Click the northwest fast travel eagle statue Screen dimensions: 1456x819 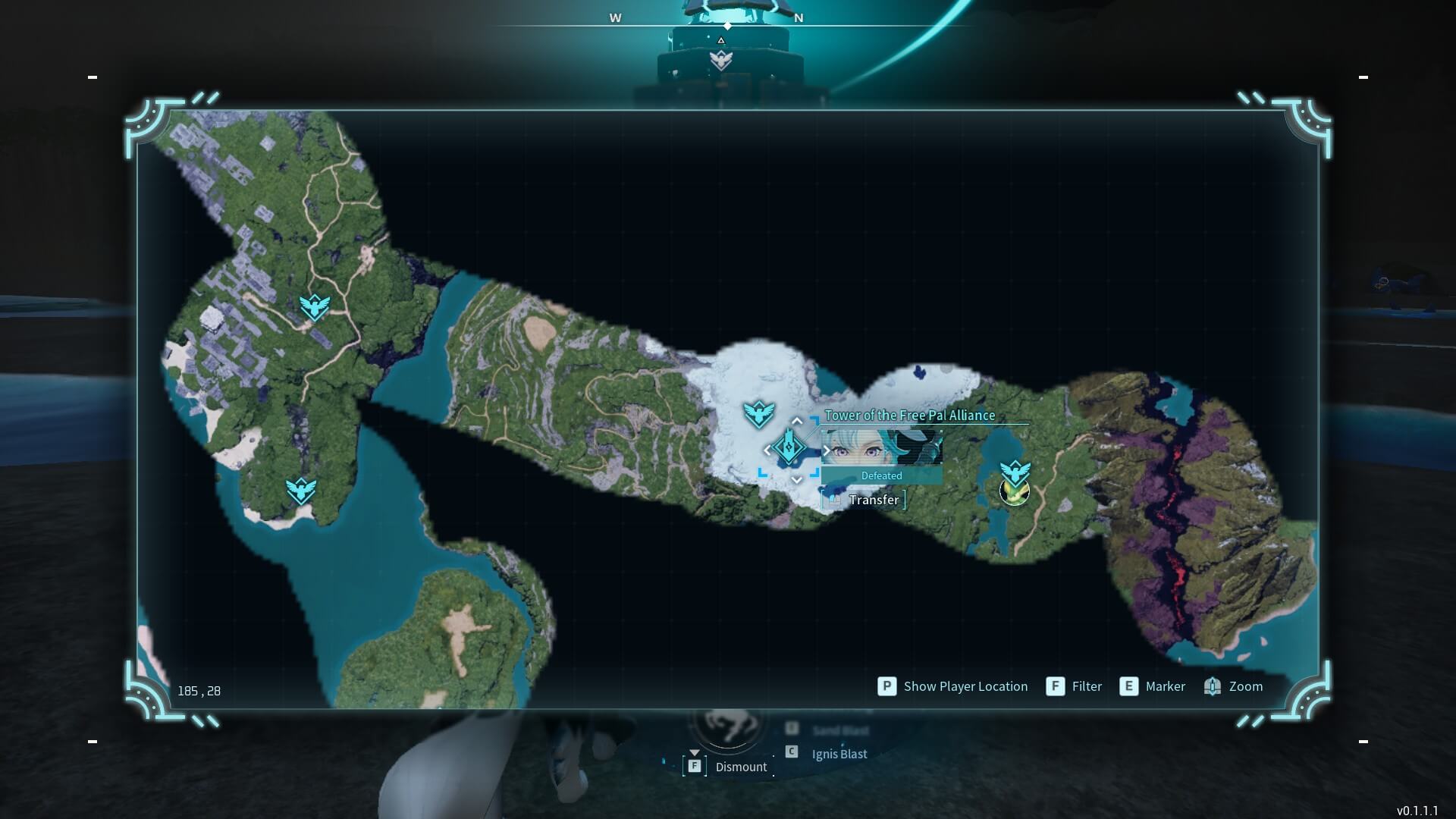[315, 306]
